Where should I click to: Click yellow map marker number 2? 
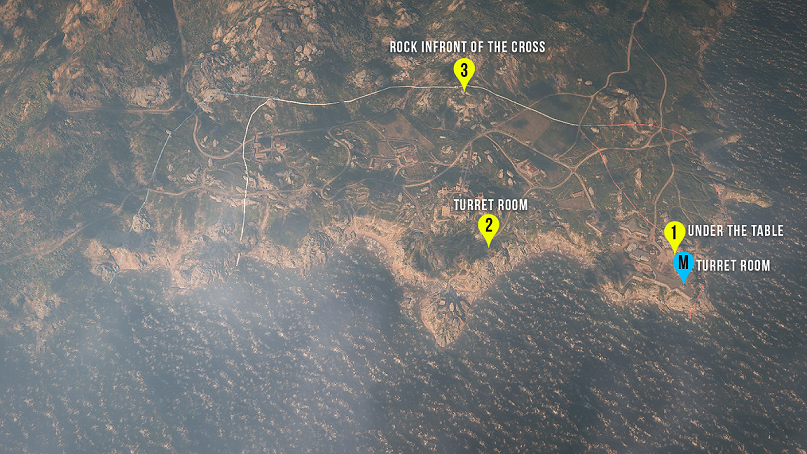pyautogui.click(x=488, y=227)
